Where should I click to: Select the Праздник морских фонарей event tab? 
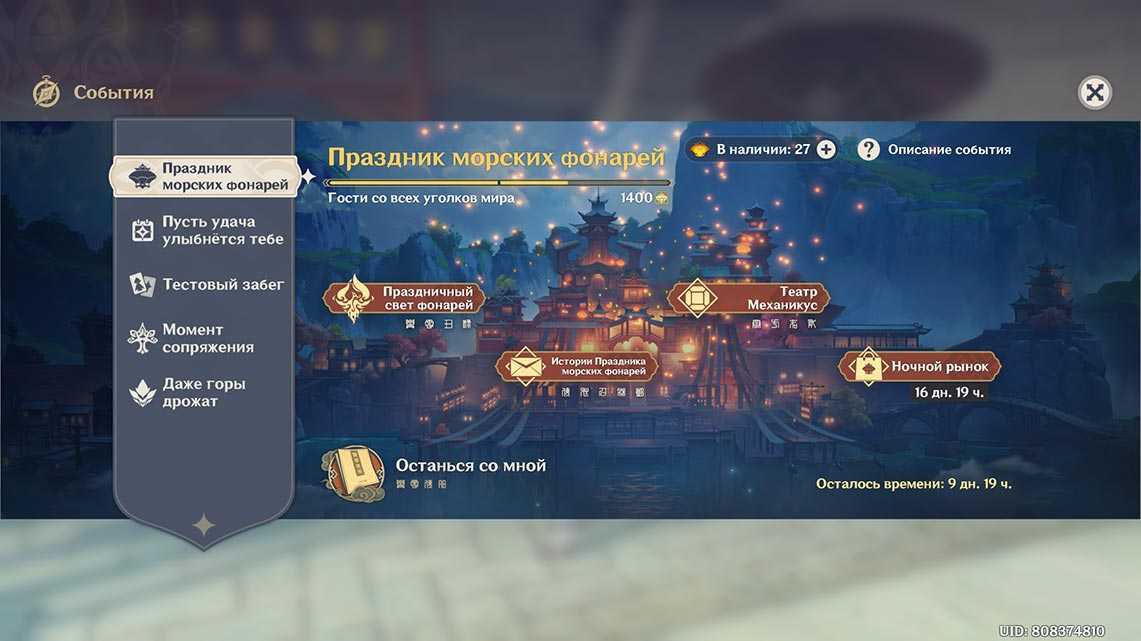[x=205, y=177]
